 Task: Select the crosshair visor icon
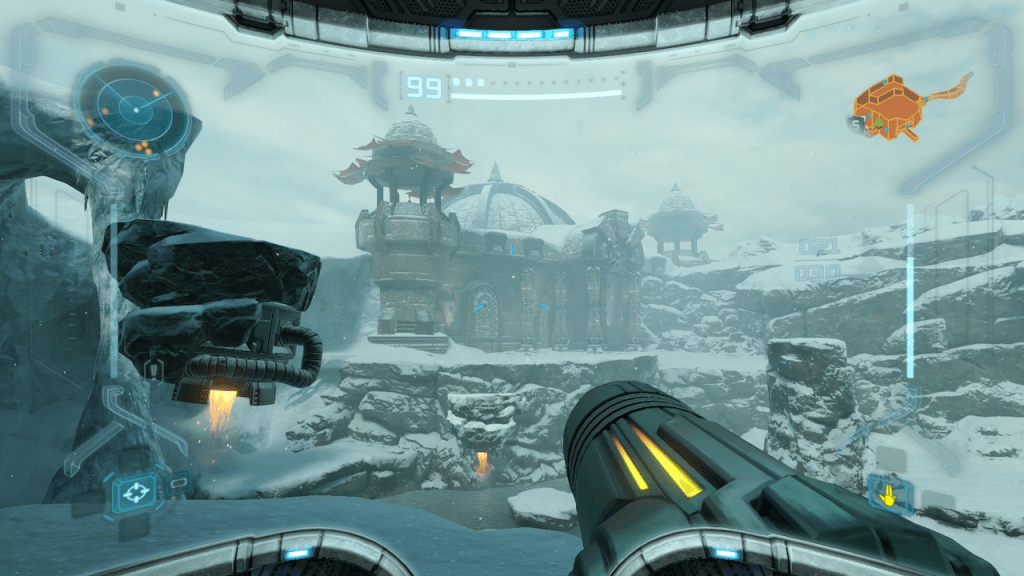point(133,492)
